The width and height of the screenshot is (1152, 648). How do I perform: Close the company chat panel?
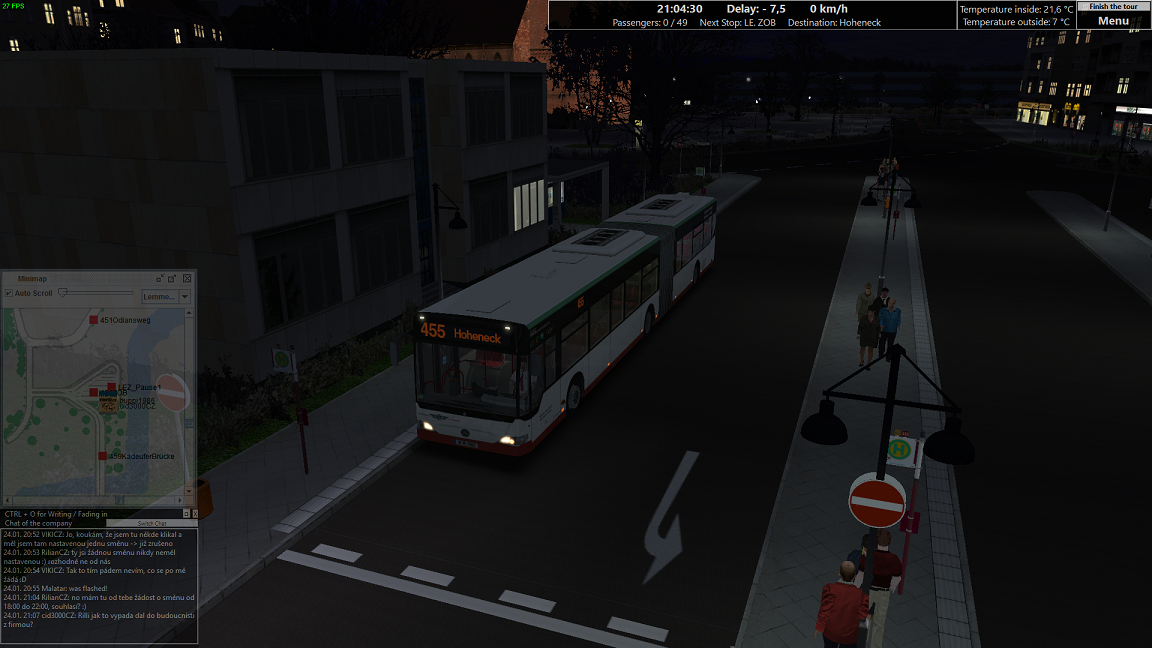pos(194,513)
